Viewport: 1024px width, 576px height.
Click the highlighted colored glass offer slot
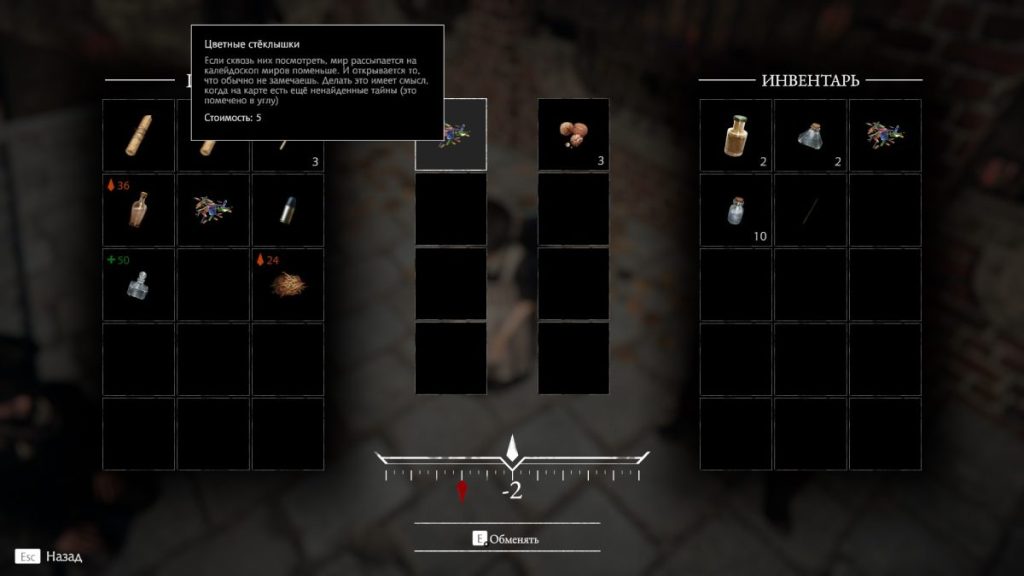point(451,135)
